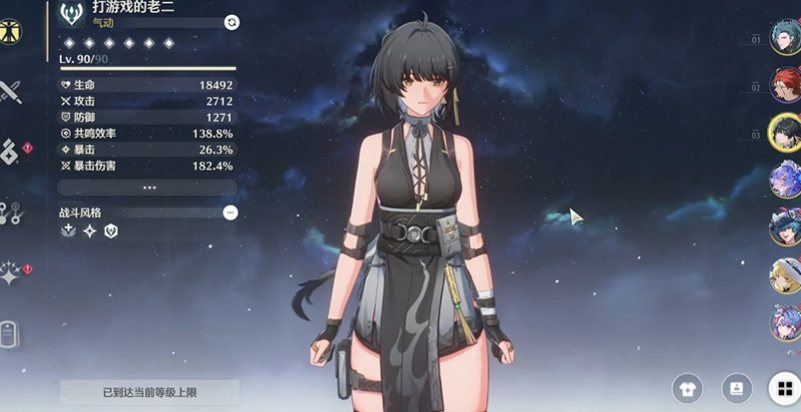Pick the purple-haired character portrait

tap(785, 180)
